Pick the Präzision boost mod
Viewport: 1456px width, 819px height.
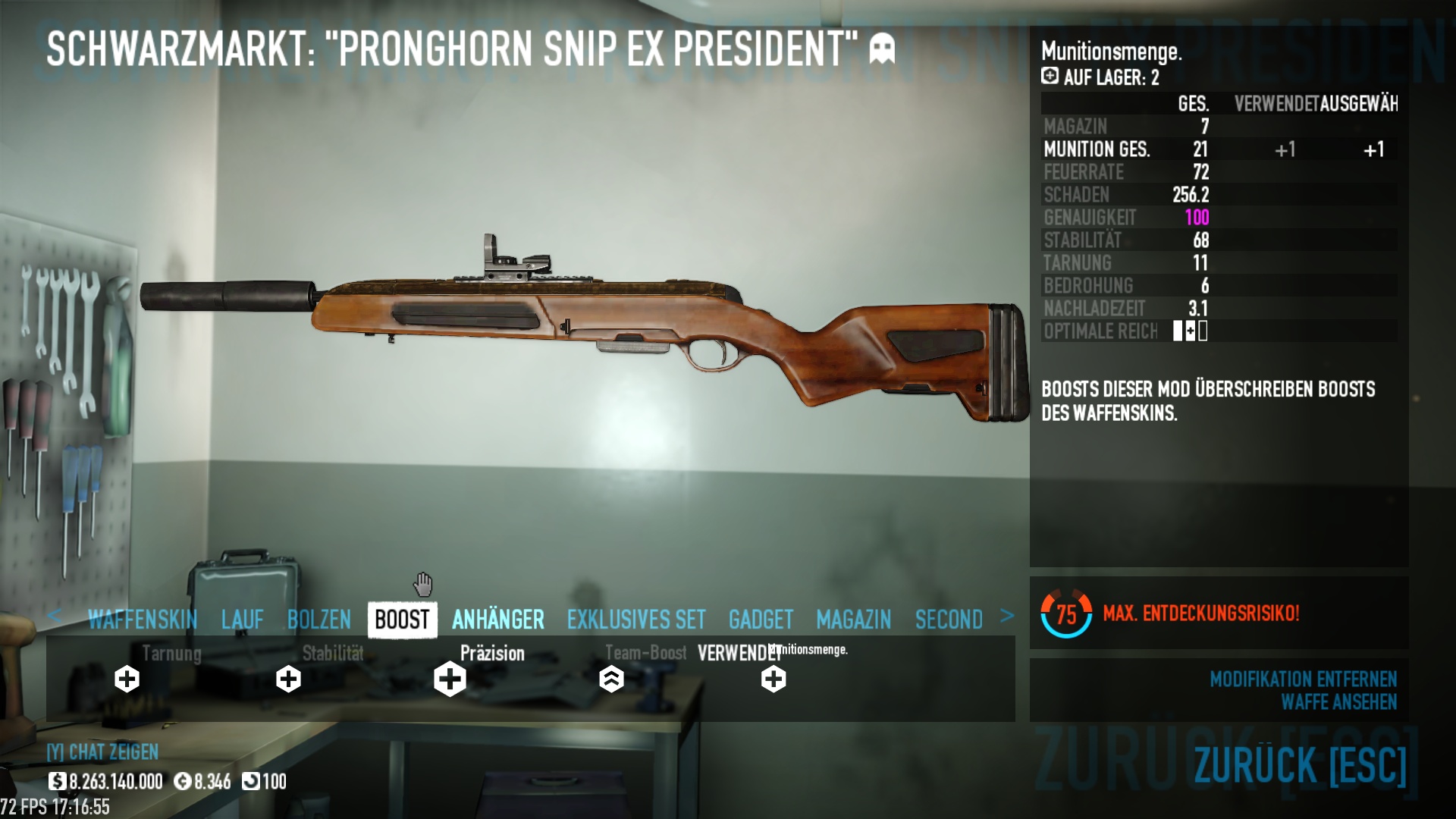(450, 679)
